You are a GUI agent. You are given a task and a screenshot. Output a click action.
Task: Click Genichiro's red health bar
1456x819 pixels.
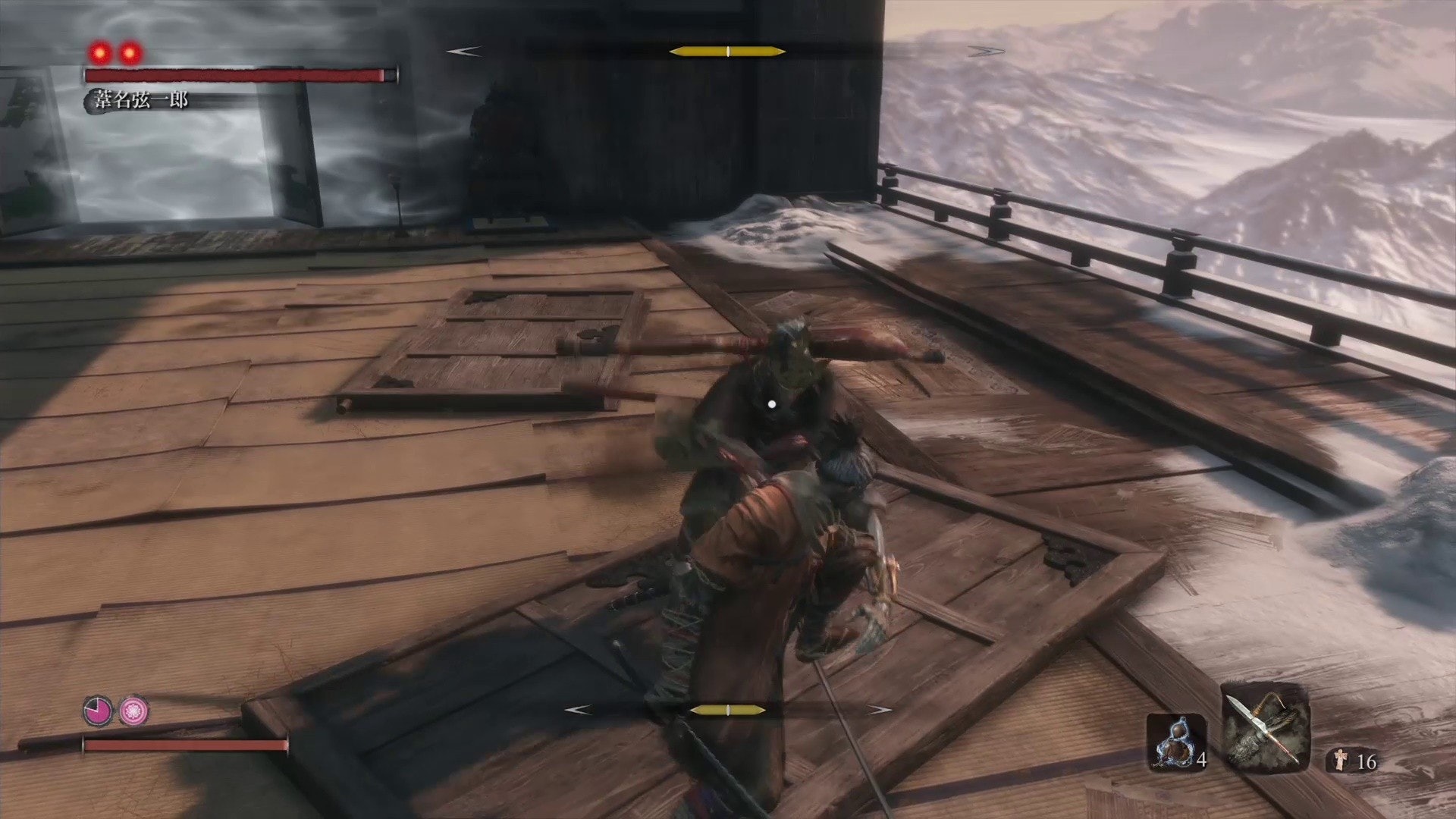point(235,75)
